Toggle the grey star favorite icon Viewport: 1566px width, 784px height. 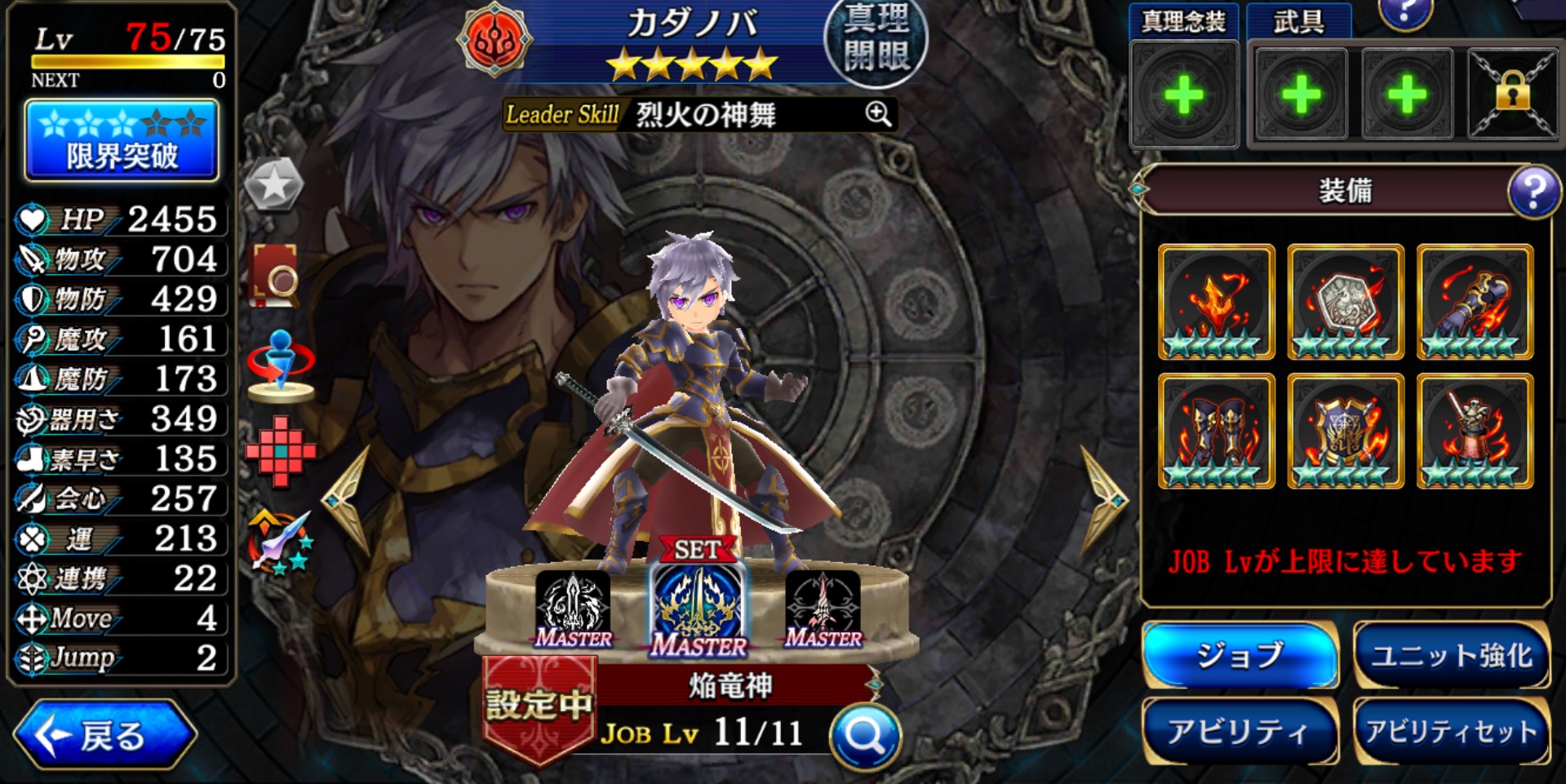coord(274,184)
